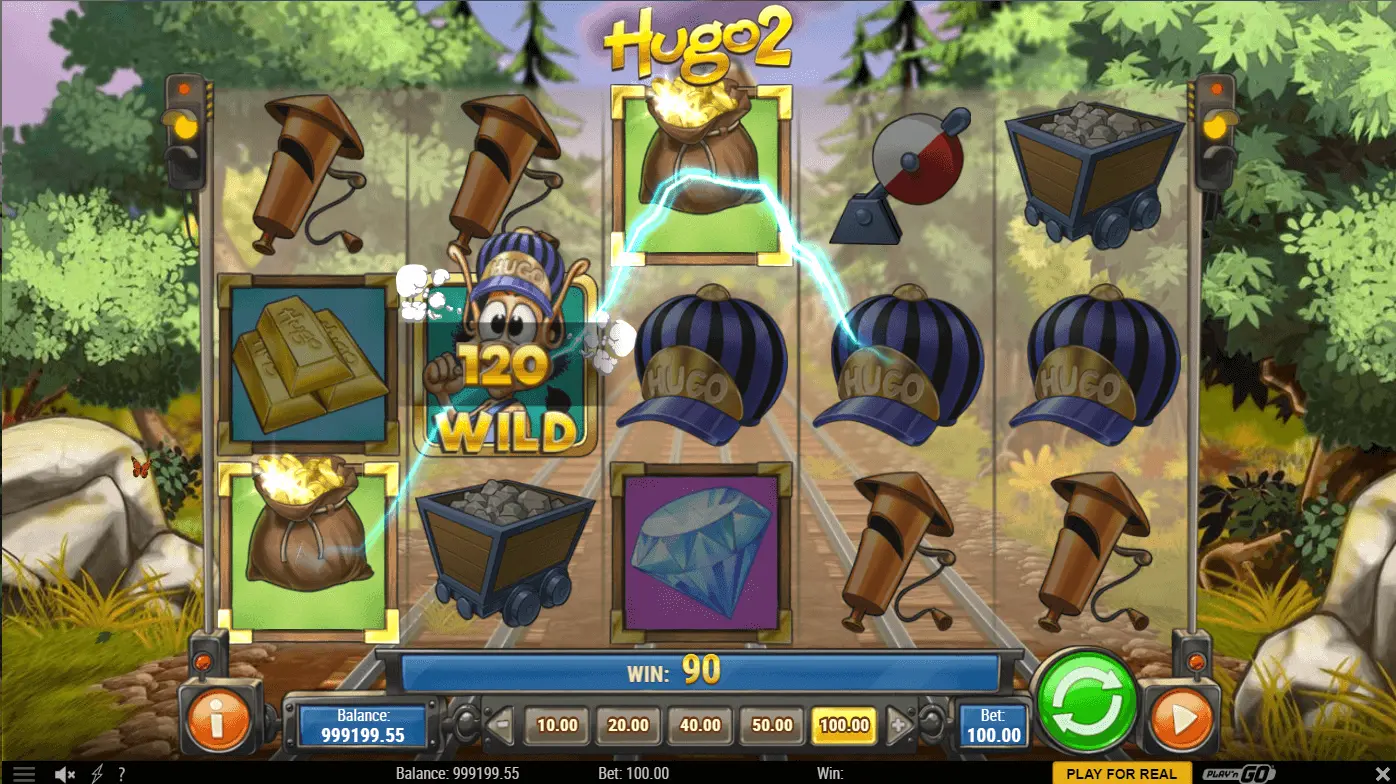
Task: Open the question mark help
Action: click(122, 774)
